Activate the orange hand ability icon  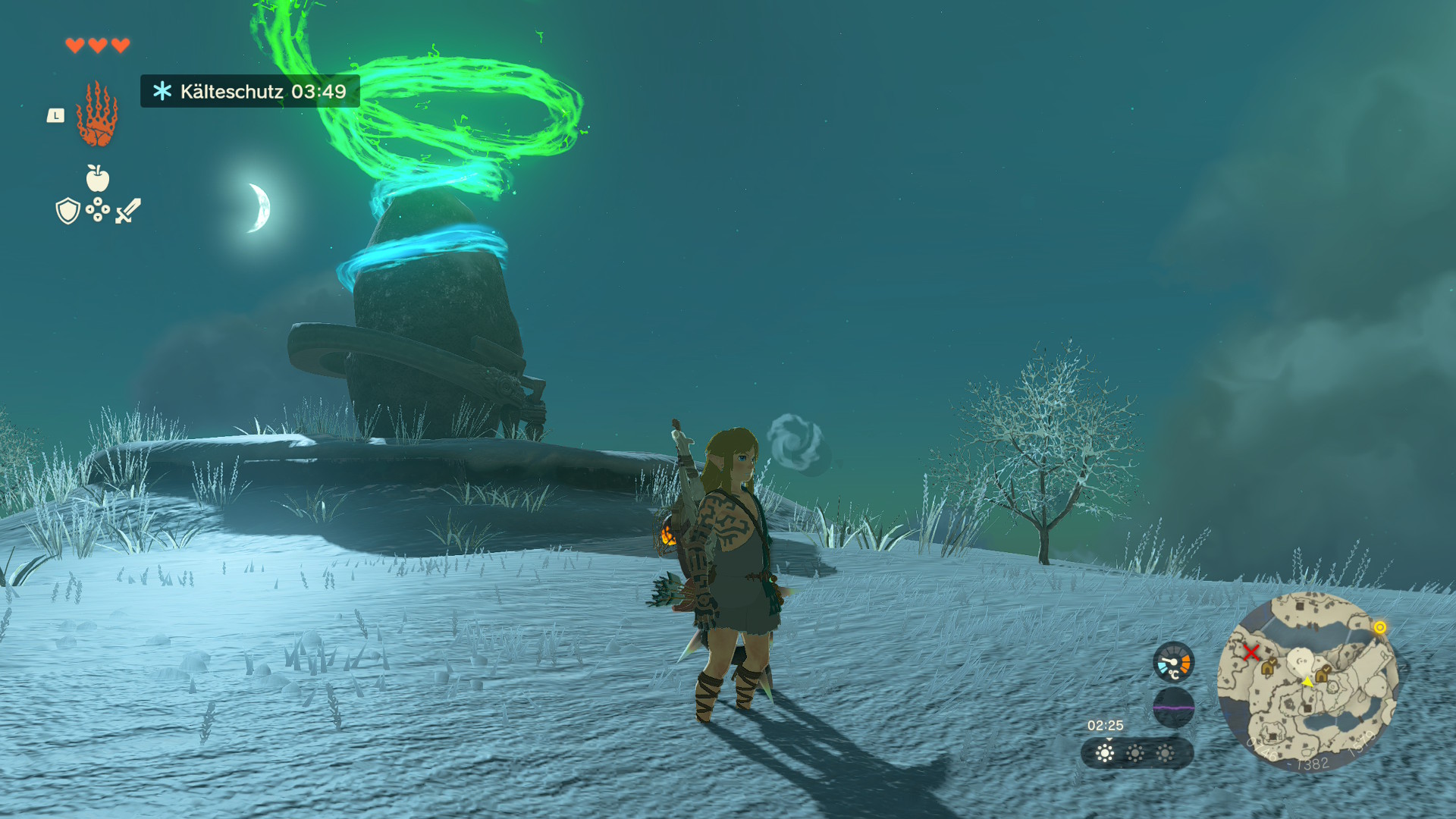coord(97,115)
